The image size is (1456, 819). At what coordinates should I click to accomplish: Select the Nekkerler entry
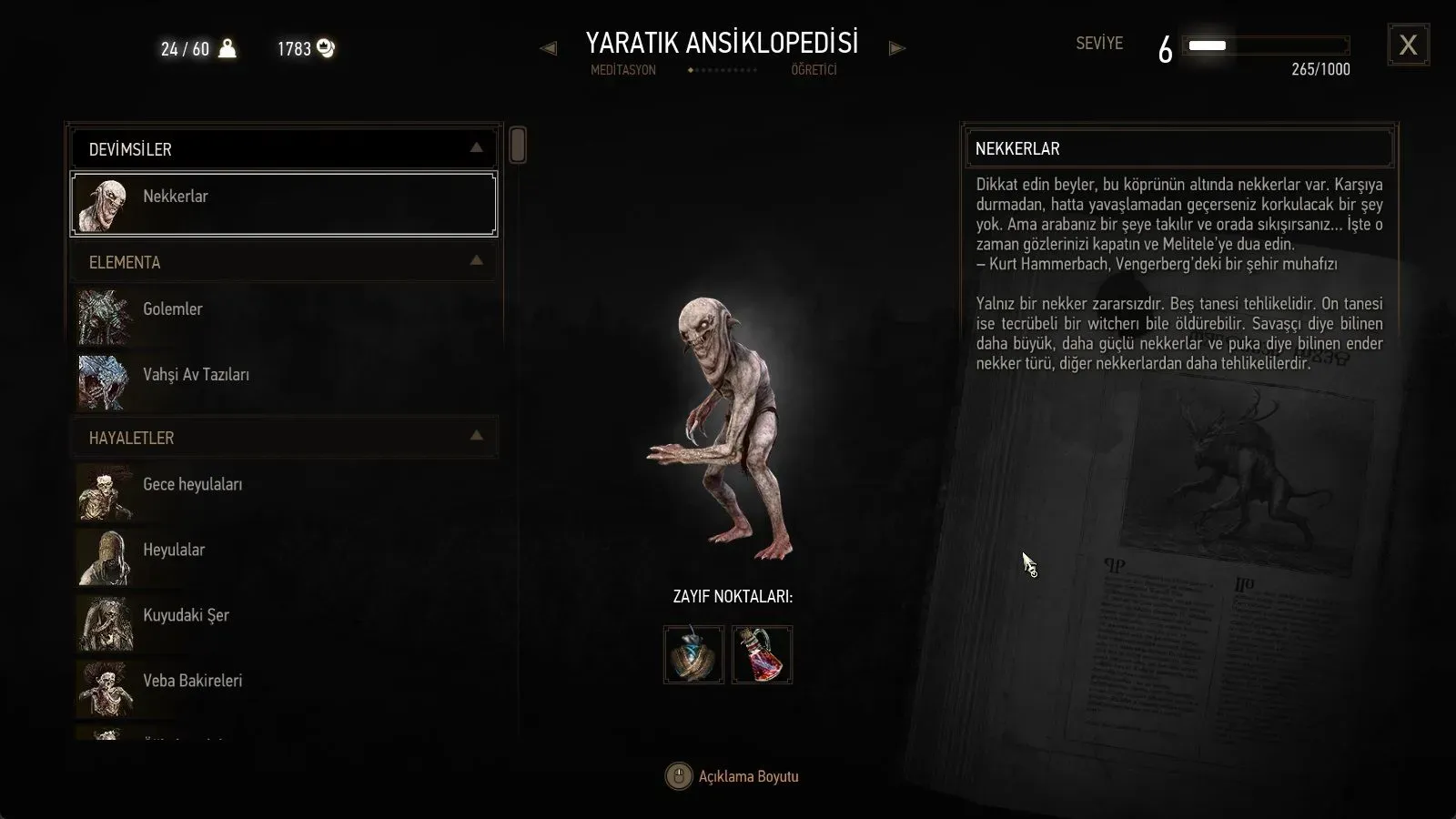coord(284,204)
